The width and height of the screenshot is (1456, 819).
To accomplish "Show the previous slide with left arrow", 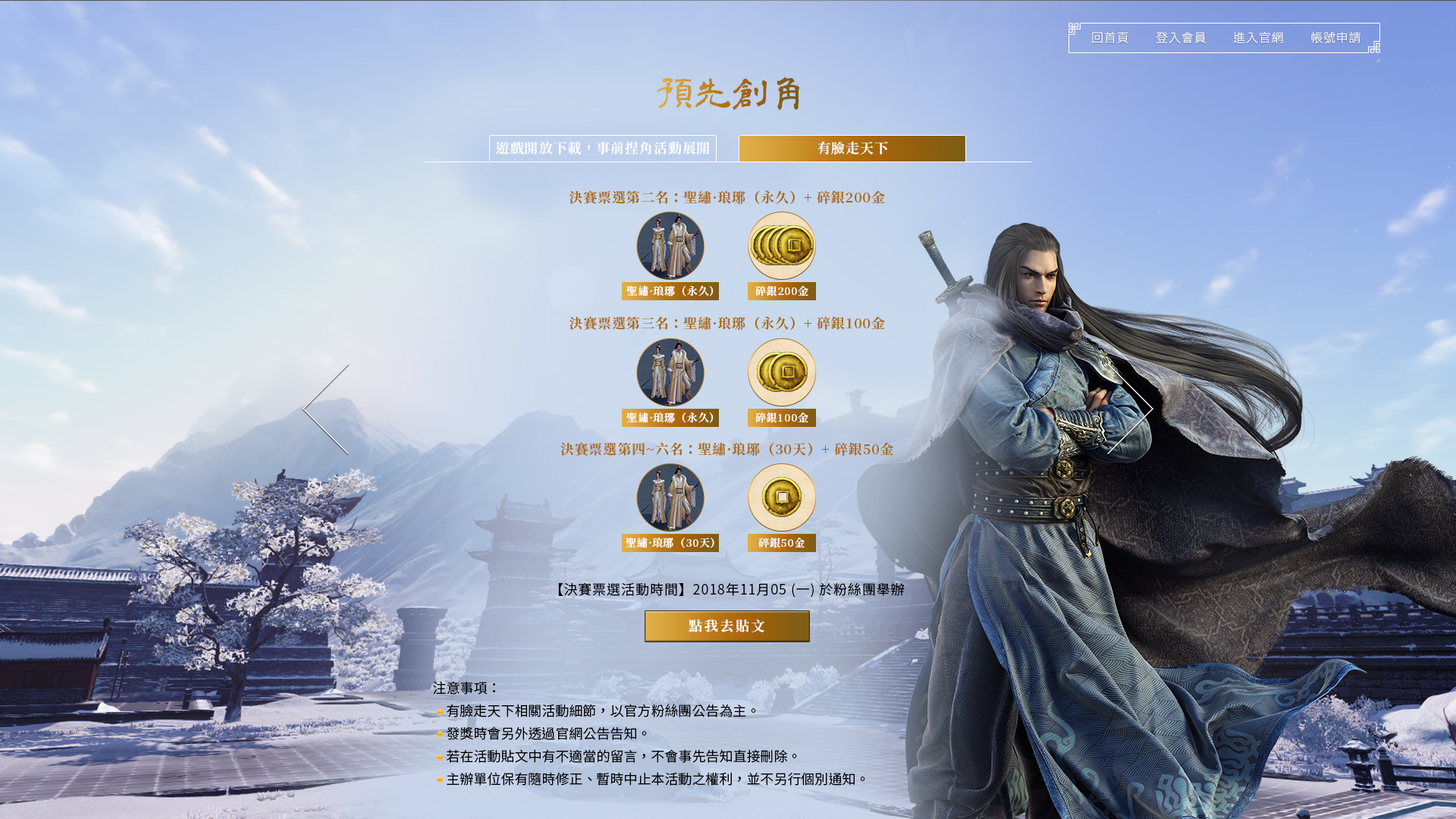I will click(326, 409).
